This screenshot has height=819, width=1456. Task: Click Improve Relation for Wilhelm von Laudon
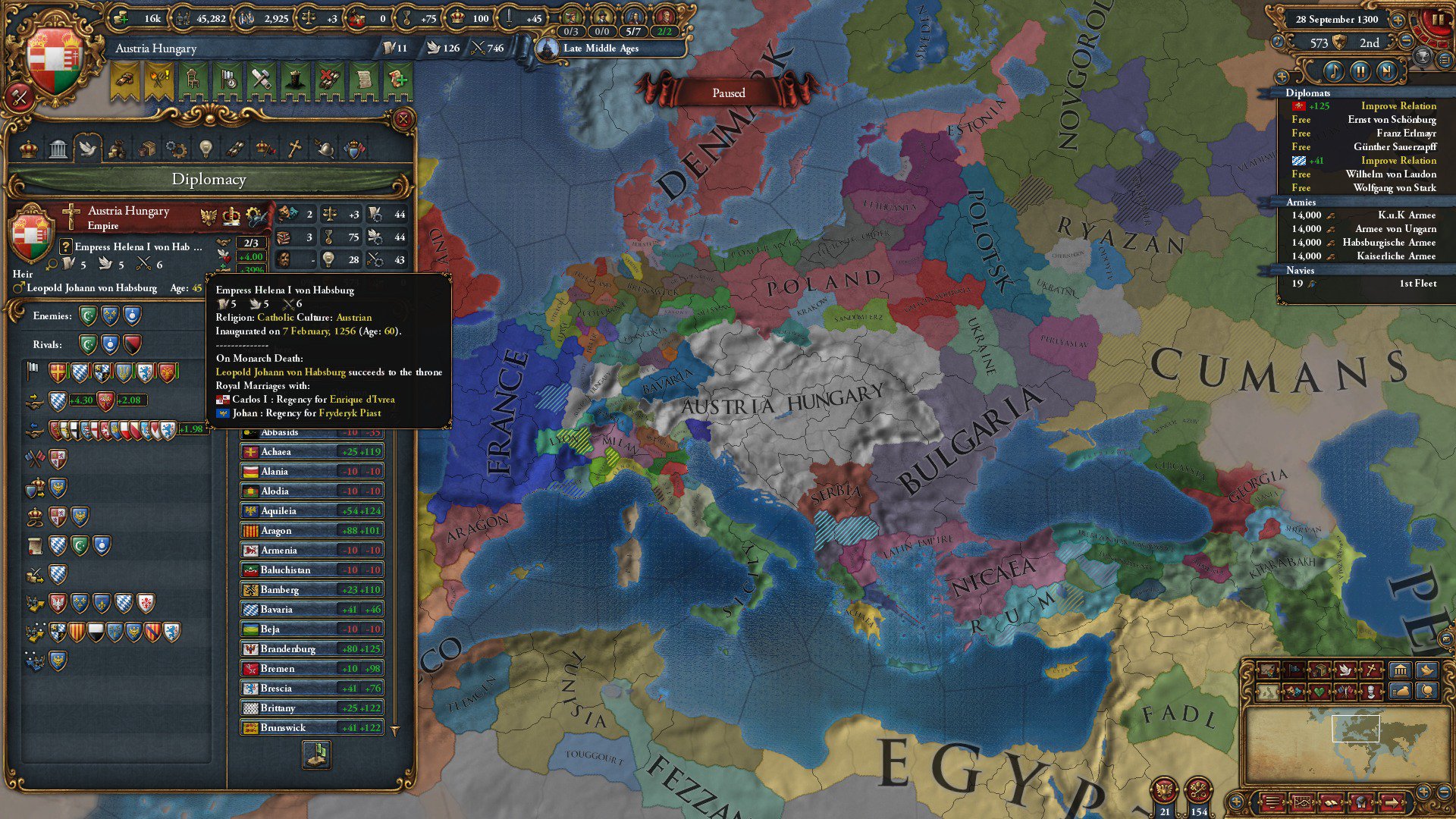pos(1398,160)
